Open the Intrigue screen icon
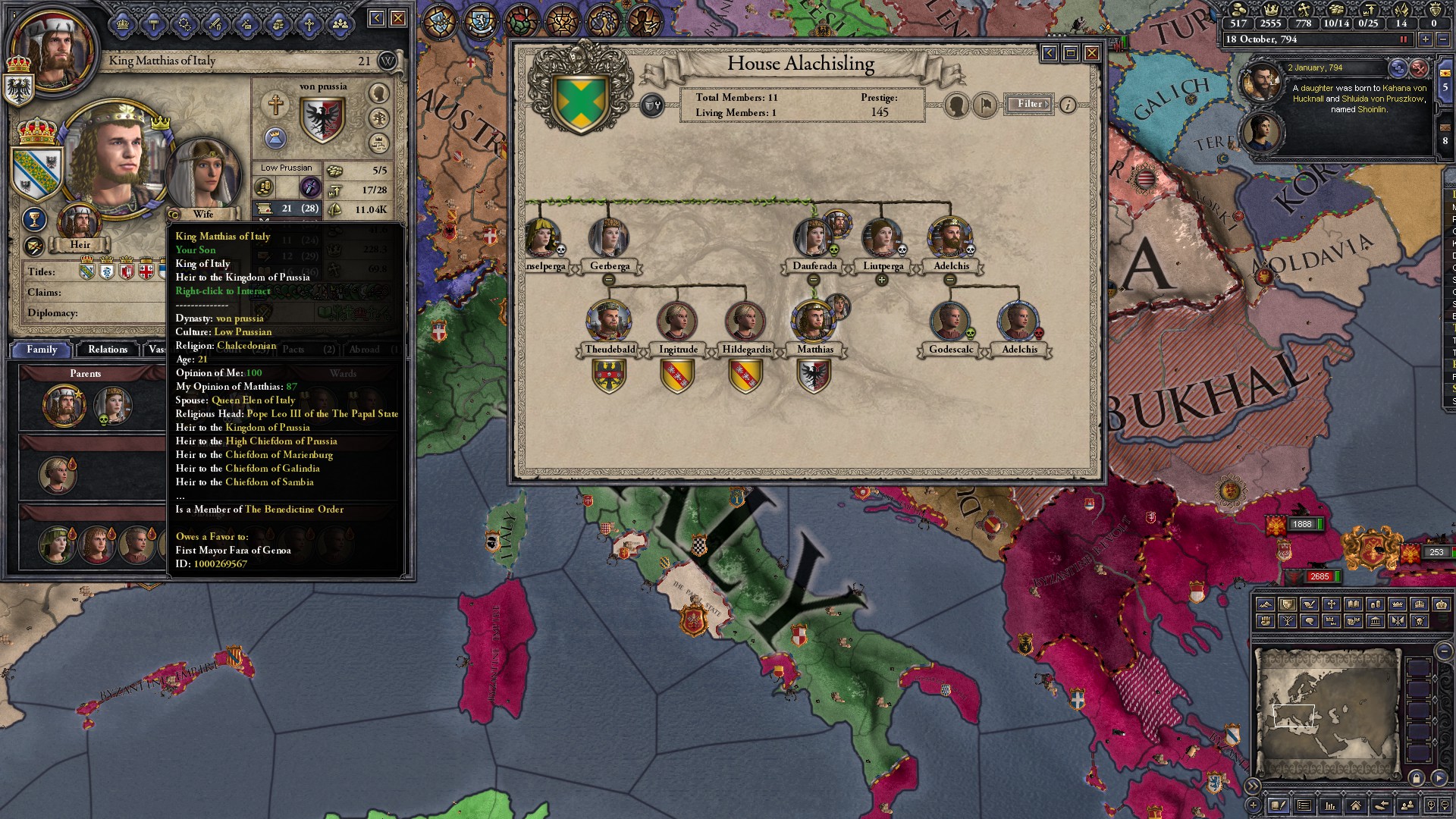This screenshot has width=1456, height=819. (x=185, y=24)
